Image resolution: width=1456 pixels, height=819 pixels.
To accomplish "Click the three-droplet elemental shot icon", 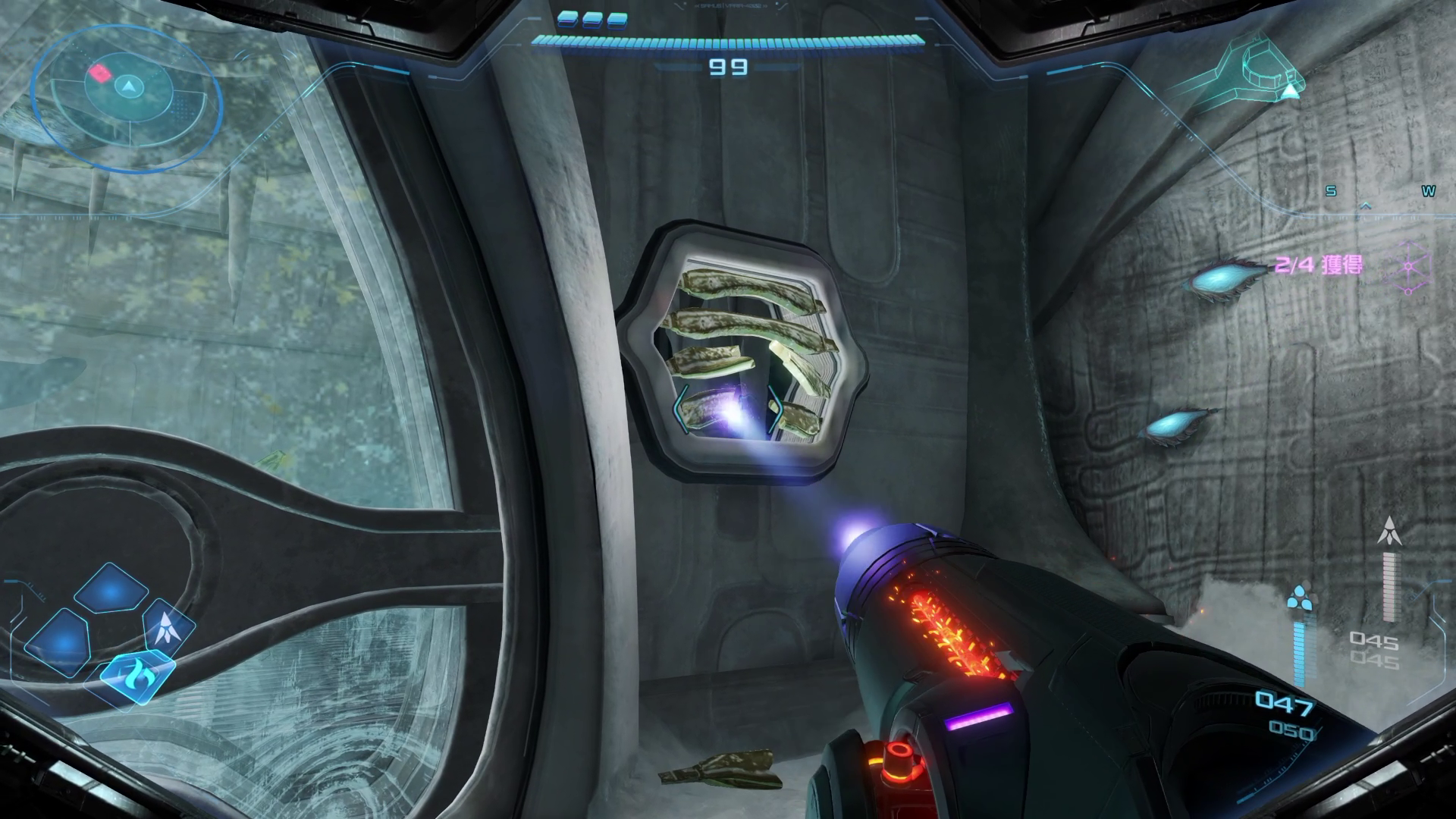I will 1303,598.
